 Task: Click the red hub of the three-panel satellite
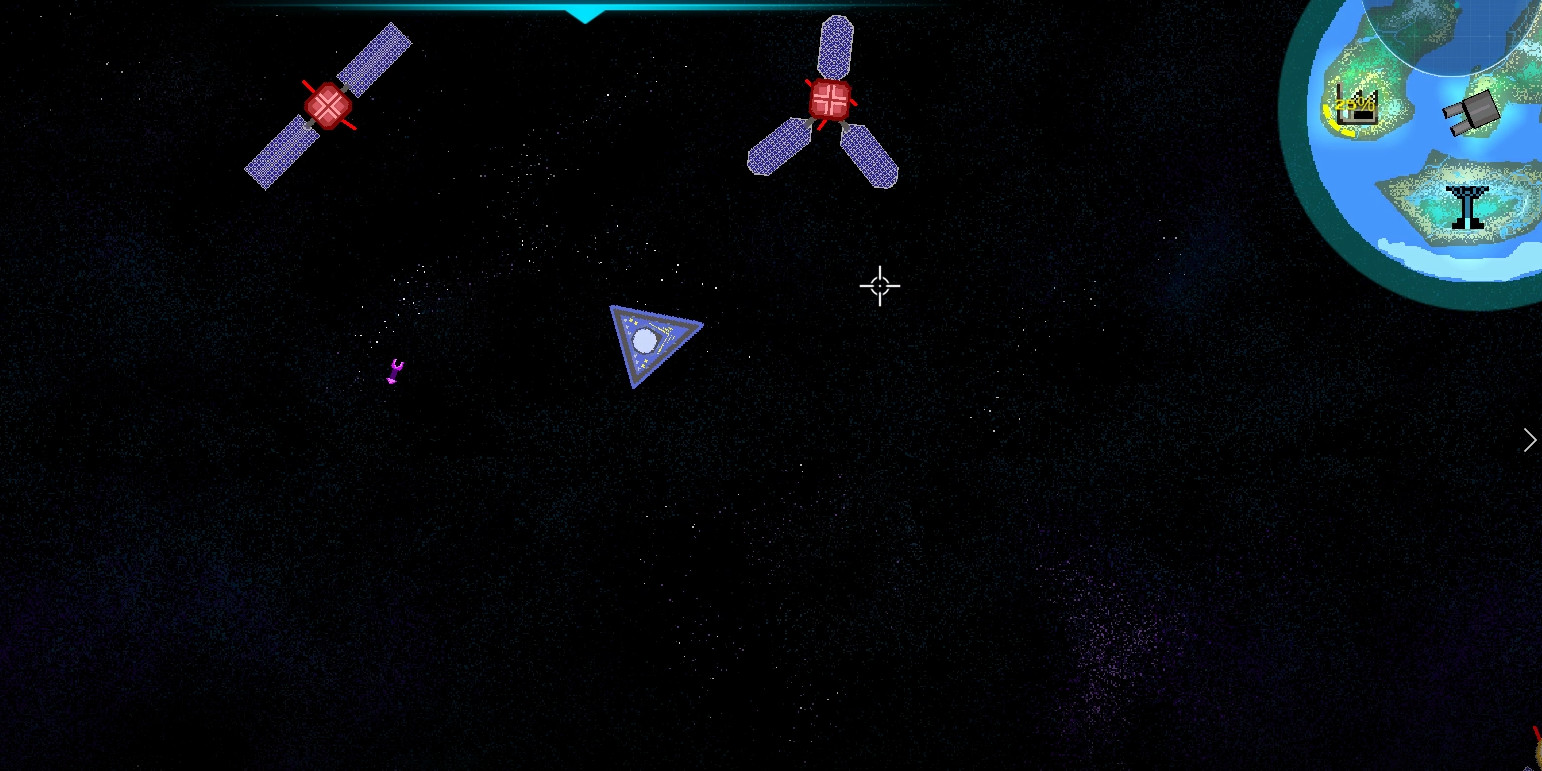tap(829, 98)
